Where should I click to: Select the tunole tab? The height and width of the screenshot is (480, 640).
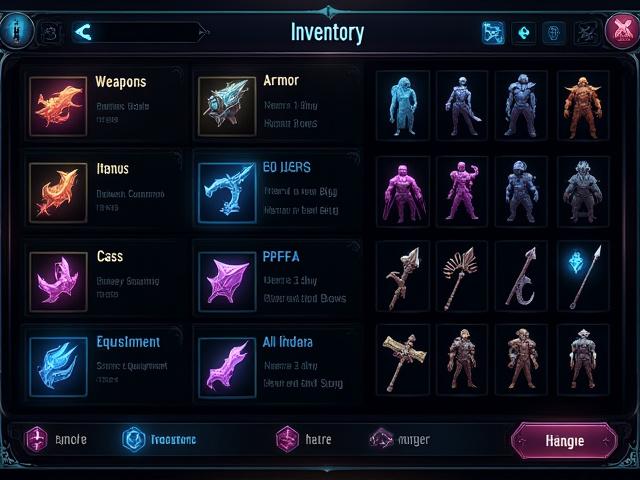point(58,439)
